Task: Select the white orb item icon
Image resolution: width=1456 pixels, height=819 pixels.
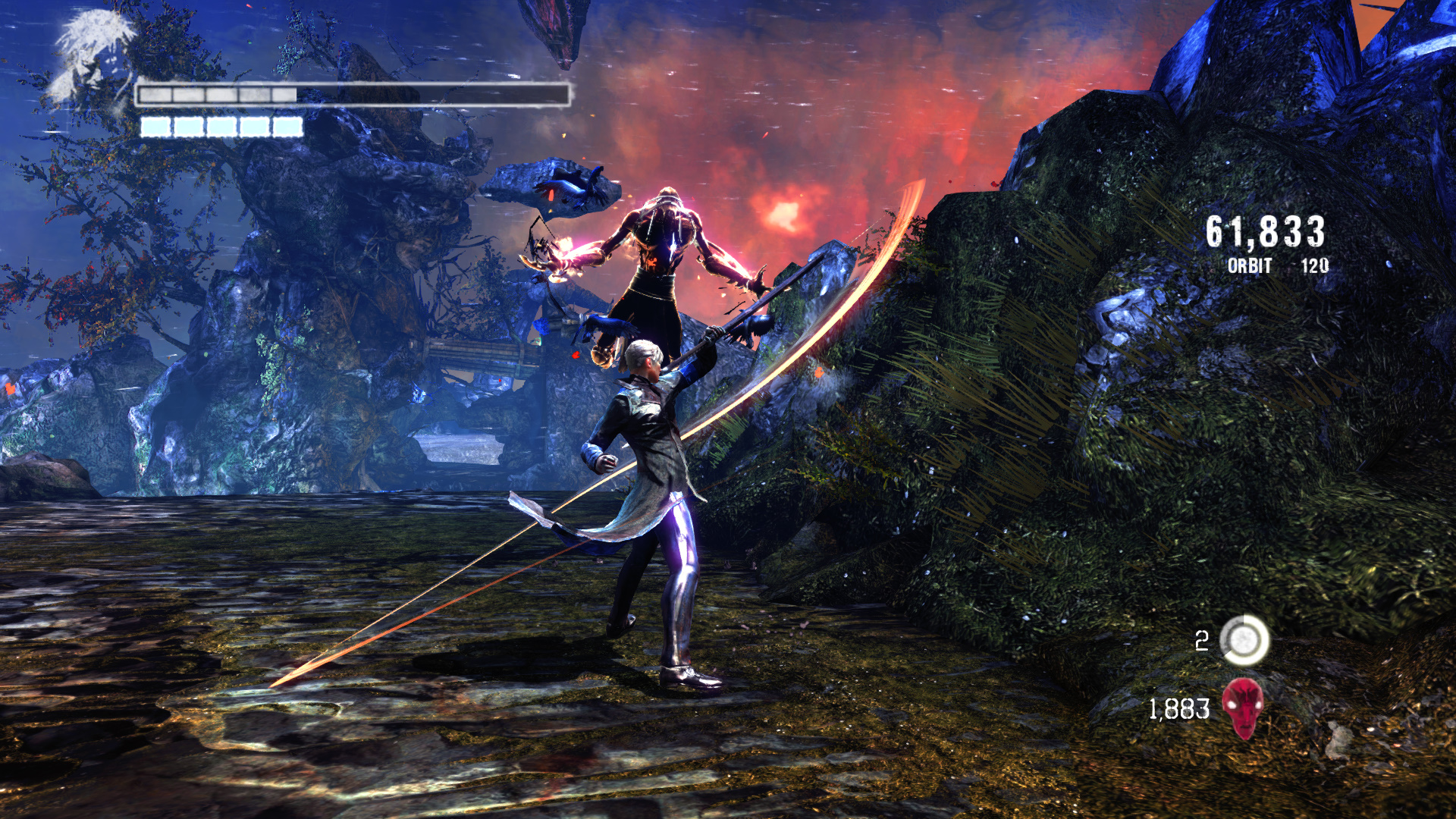Action: coord(1244,641)
